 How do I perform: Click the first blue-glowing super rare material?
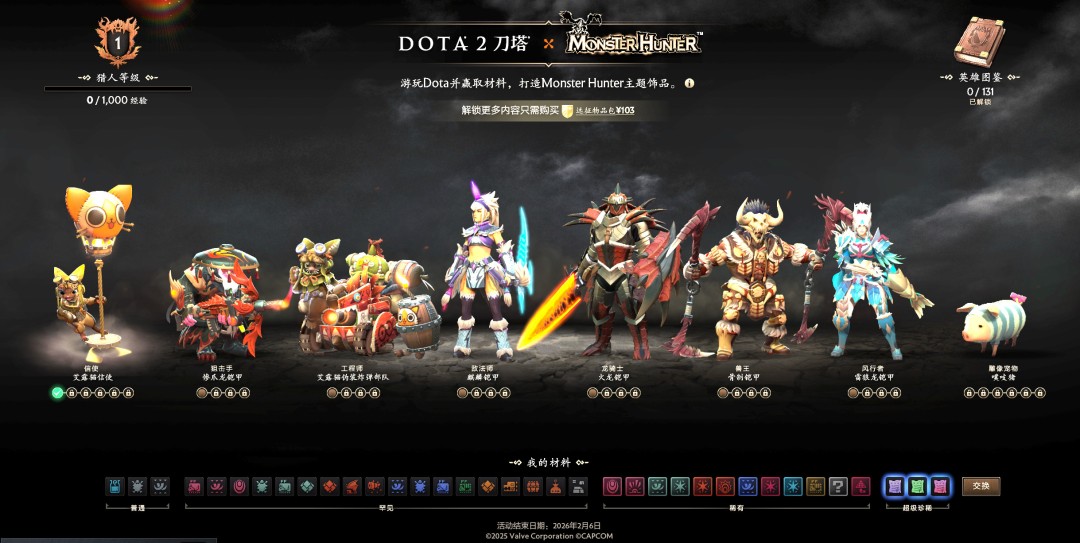pyautogui.click(x=895, y=486)
